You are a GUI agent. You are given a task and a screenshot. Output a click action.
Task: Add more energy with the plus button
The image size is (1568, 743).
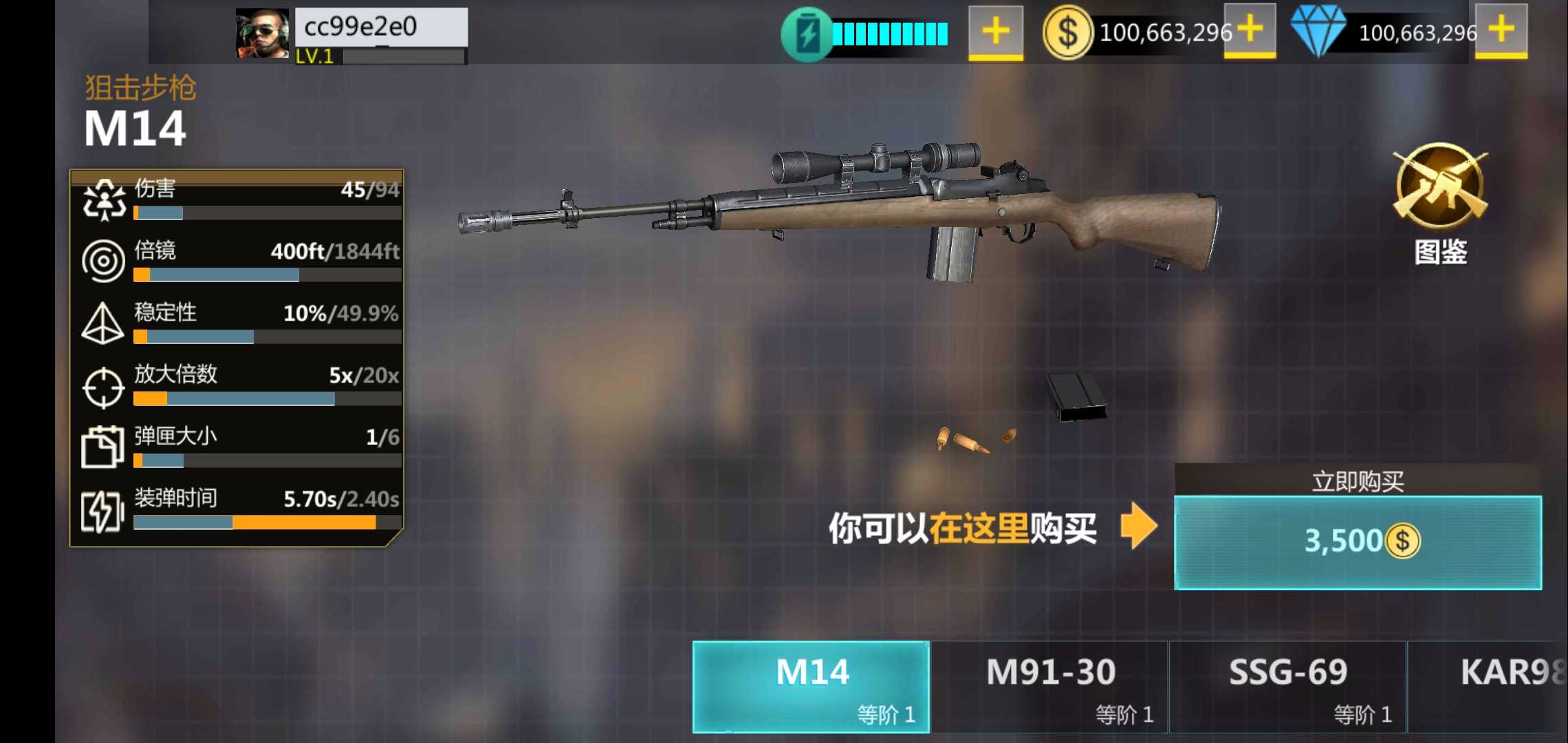(x=994, y=30)
